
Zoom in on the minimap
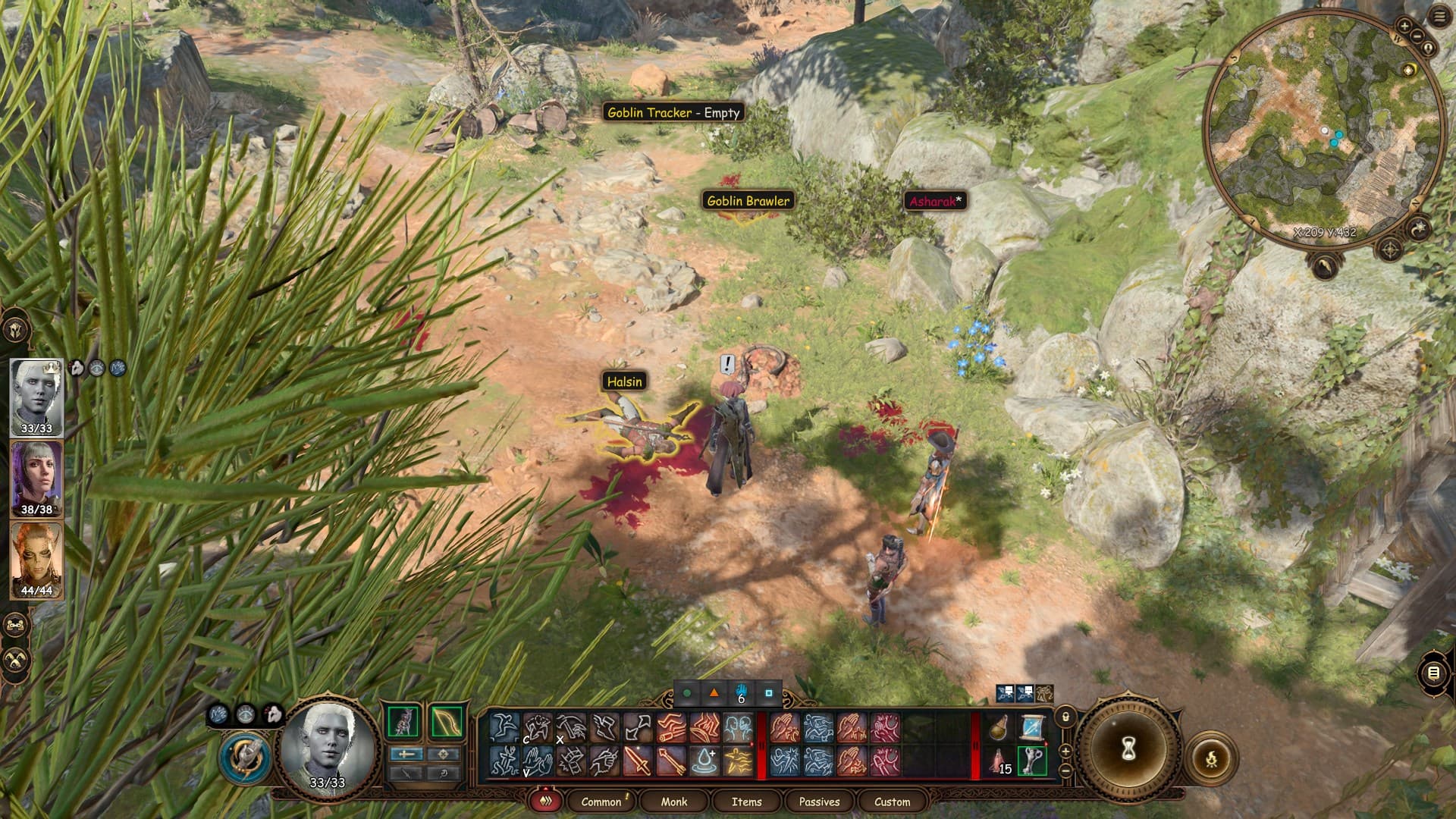point(1404,26)
